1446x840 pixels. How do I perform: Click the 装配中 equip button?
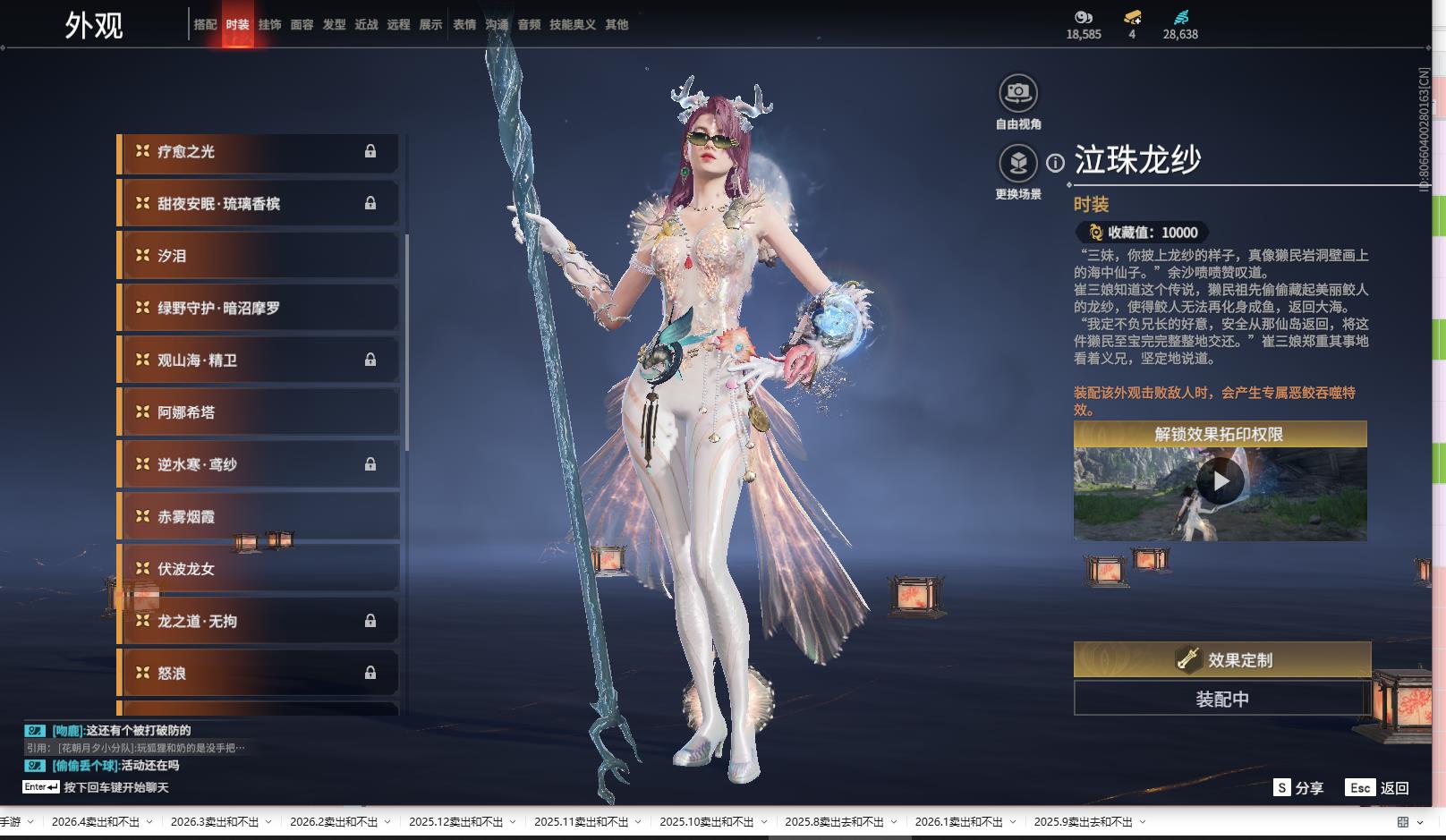[x=1221, y=699]
